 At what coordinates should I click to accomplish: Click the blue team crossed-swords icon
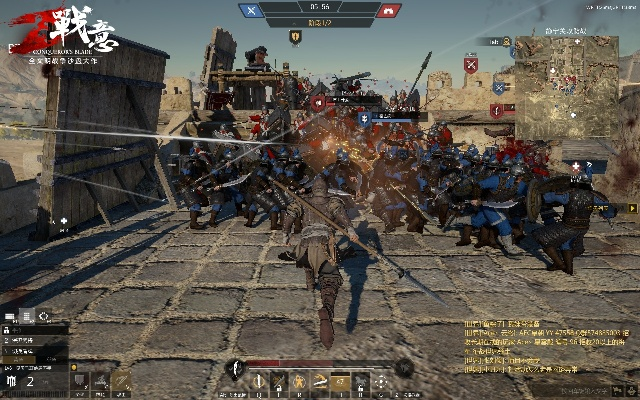[251, 11]
